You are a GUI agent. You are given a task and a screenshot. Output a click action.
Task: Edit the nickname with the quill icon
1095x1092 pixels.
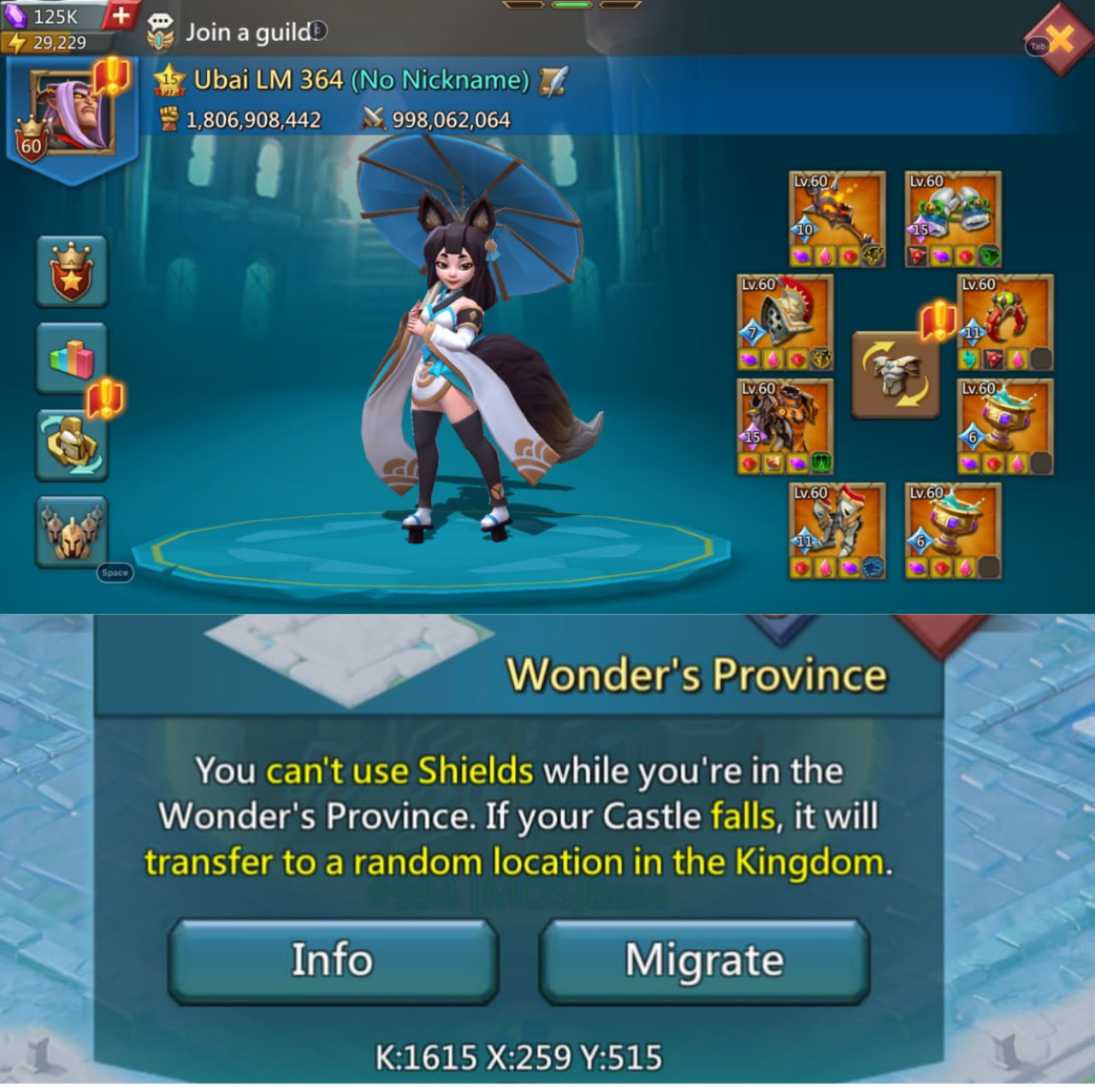pos(553,80)
